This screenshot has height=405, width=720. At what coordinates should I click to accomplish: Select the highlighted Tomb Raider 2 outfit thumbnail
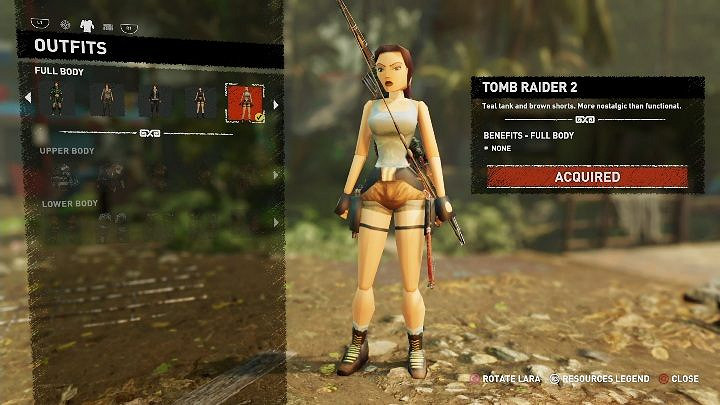tap(245, 101)
